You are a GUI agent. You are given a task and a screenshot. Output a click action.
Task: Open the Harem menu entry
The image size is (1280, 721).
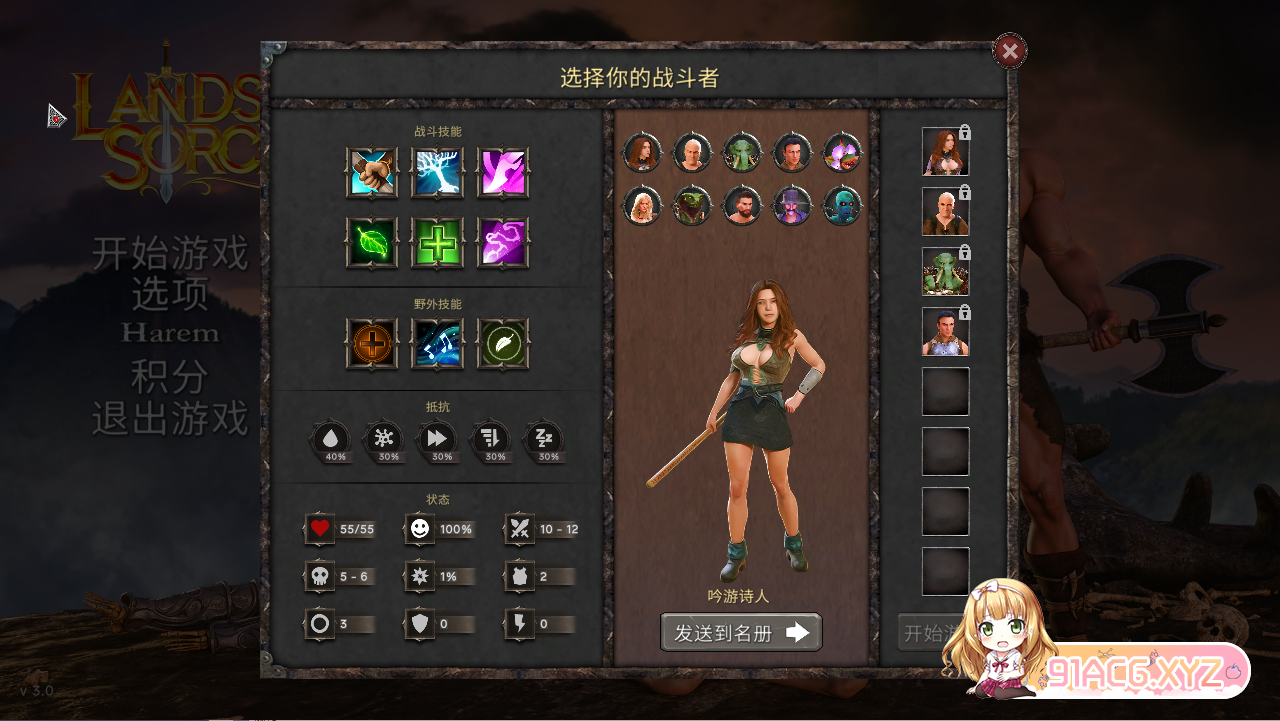[x=171, y=334]
